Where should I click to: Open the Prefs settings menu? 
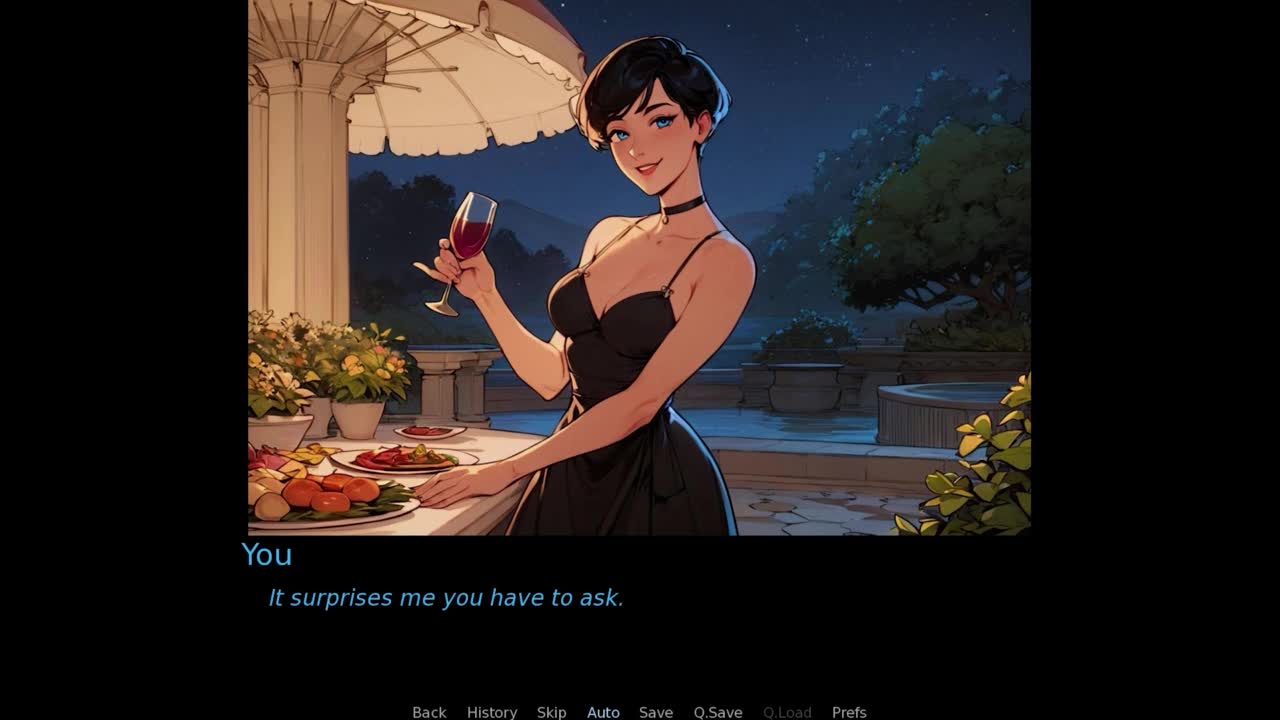pyautogui.click(x=849, y=712)
